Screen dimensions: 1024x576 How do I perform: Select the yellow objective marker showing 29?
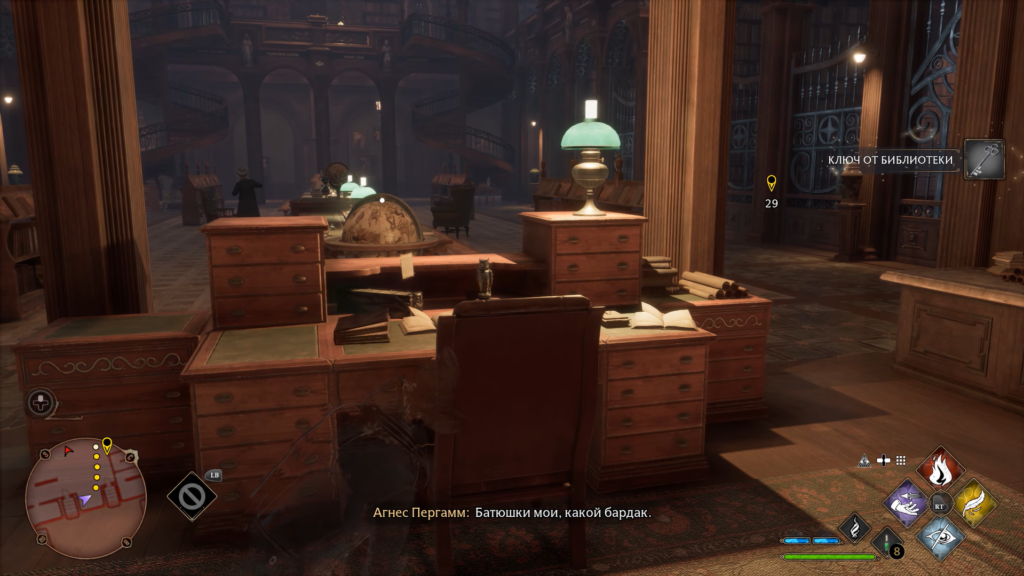point(771,183)
